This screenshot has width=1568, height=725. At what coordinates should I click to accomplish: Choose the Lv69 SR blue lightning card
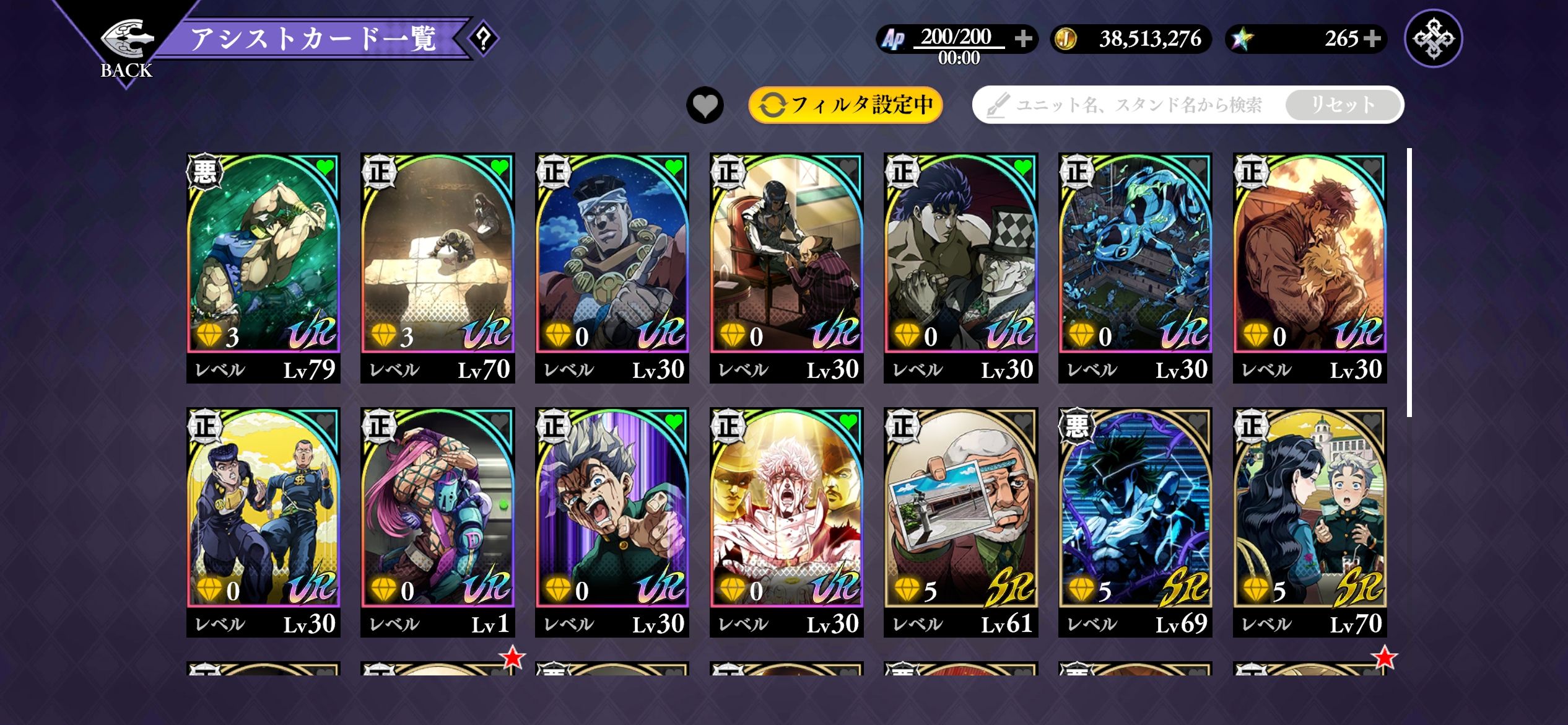point(1135,521)
